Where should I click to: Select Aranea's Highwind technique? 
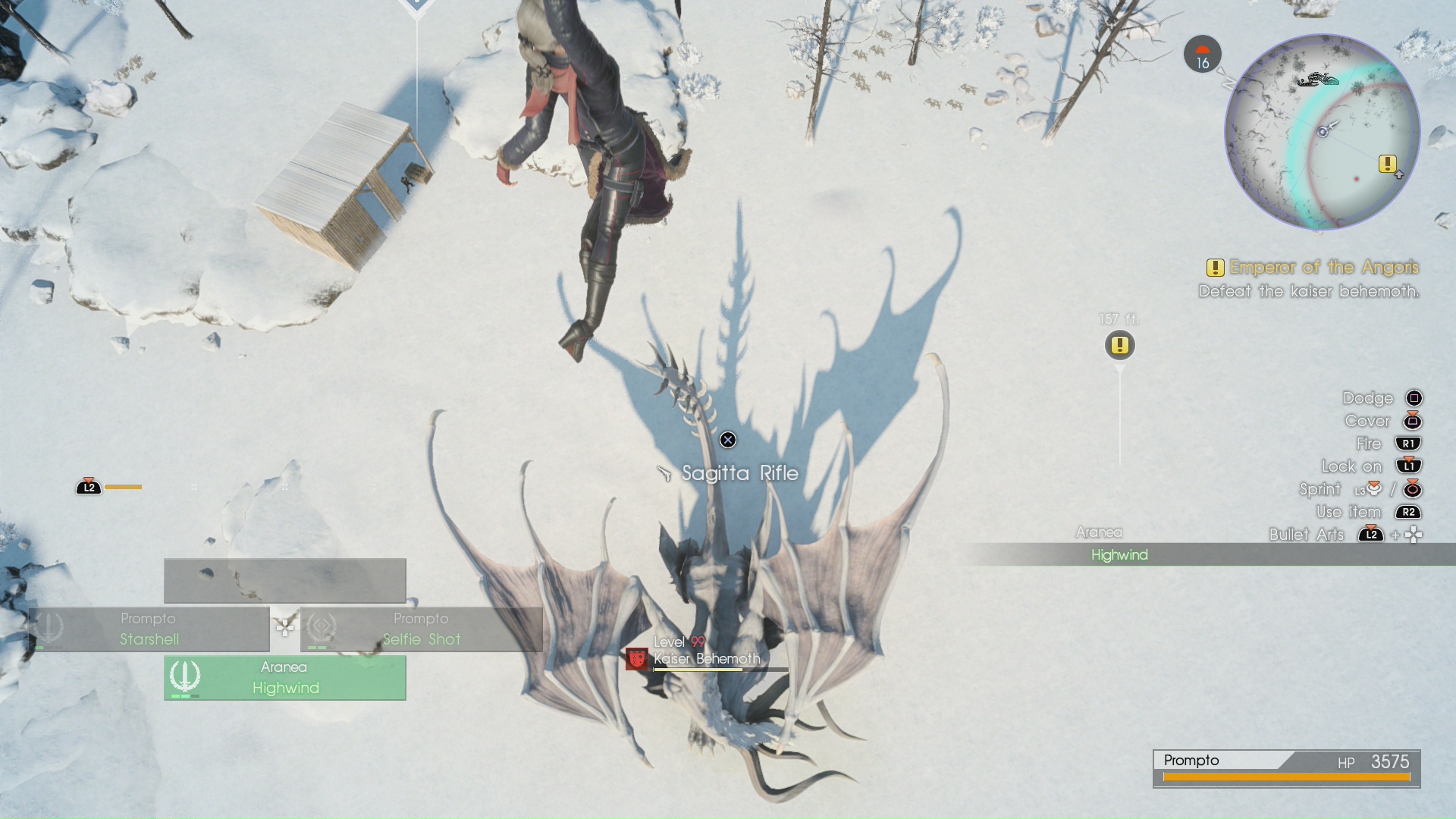point(284,678)
